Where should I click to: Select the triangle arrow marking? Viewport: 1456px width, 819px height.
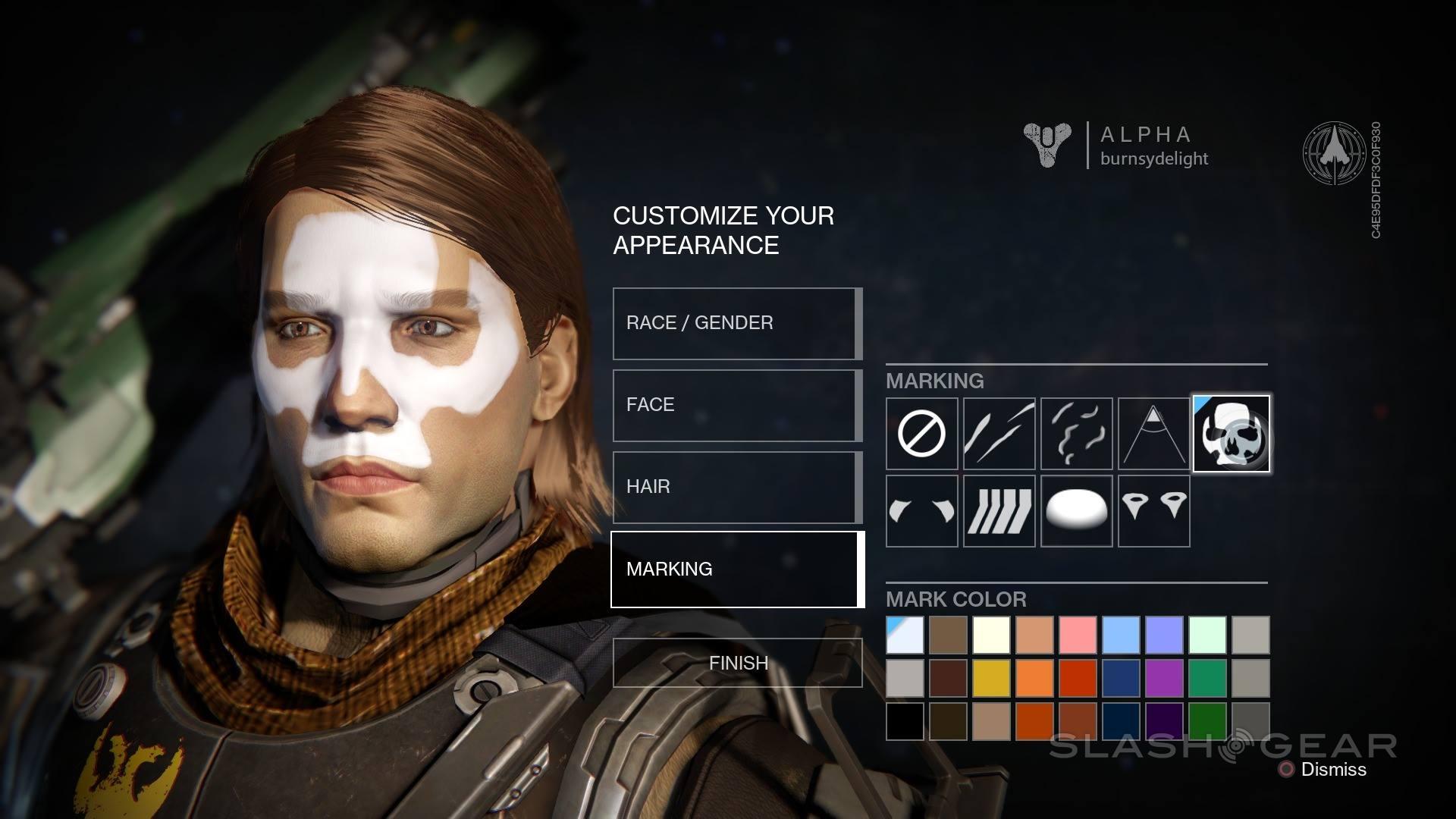(1153, 434)
